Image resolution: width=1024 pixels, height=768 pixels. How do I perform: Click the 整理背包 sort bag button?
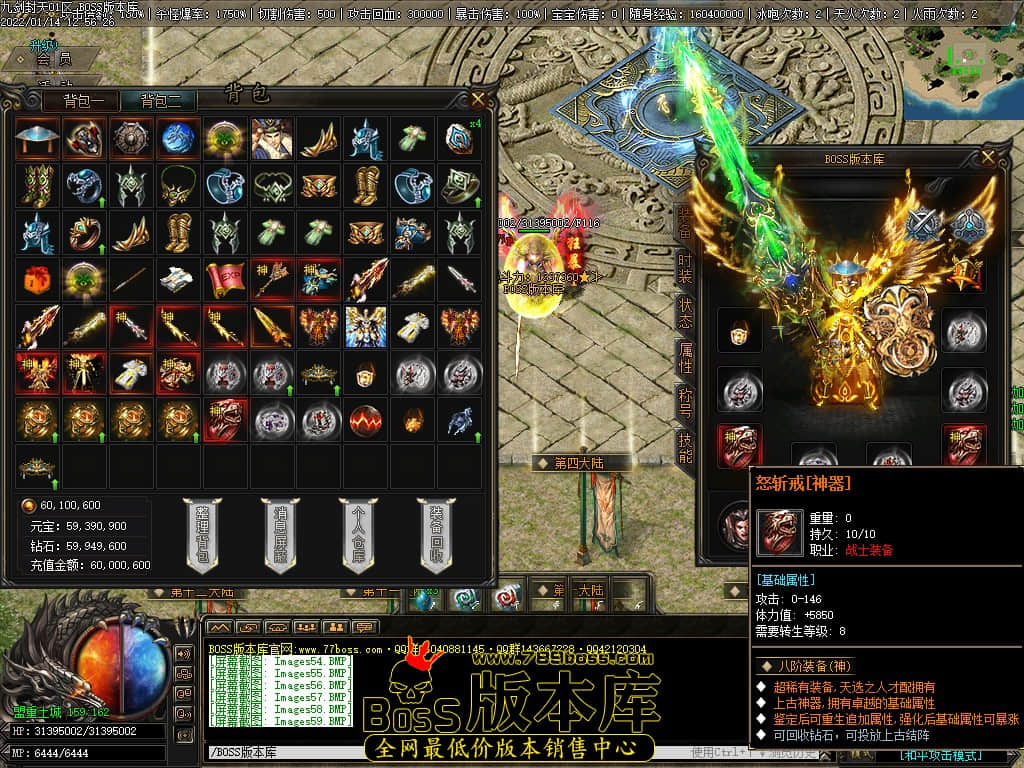202,534
